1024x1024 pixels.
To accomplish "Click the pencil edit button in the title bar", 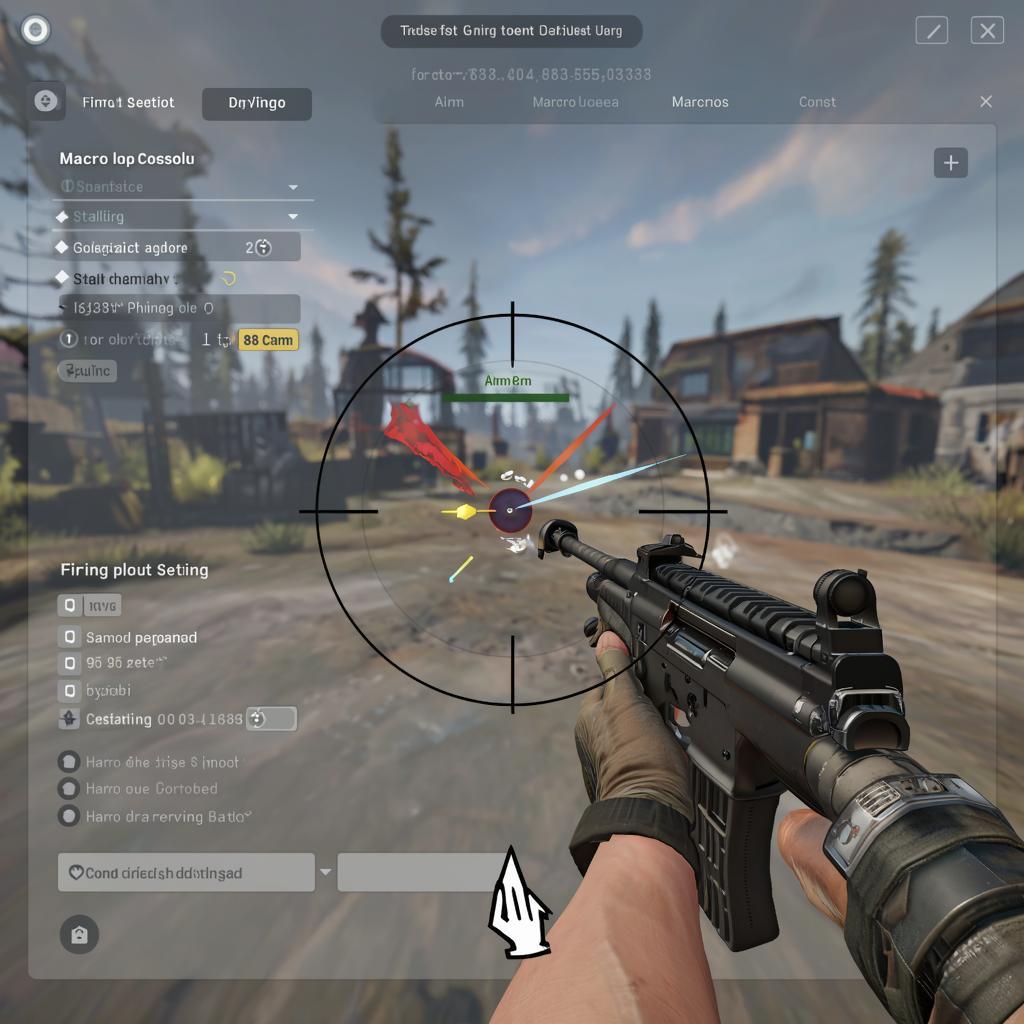I will pos(931,31).
